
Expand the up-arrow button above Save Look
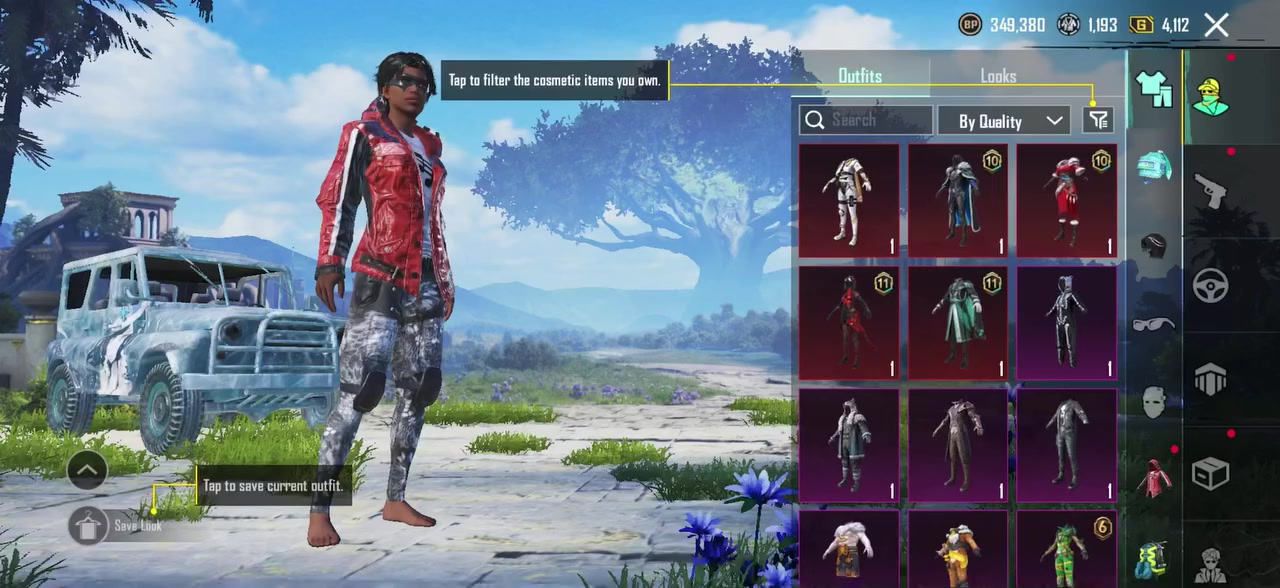click(x=87, y=469)
